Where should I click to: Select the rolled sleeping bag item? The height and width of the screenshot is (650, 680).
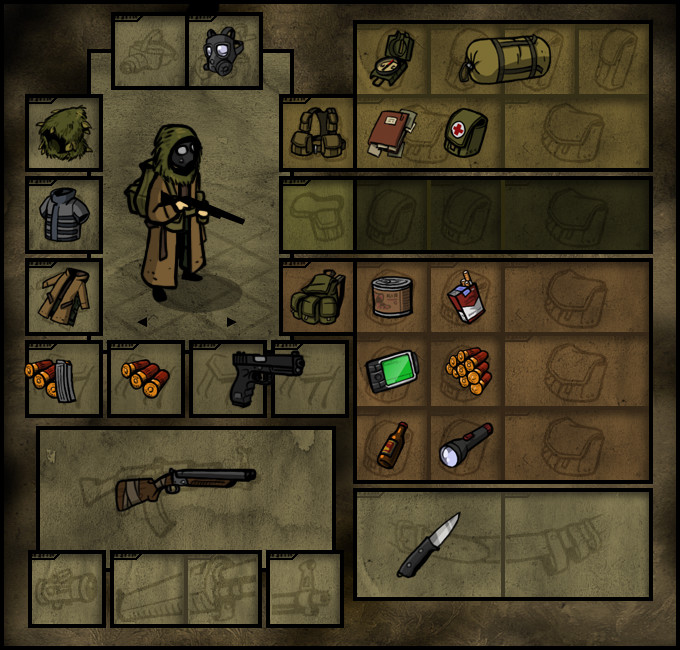tap(504, 58)
